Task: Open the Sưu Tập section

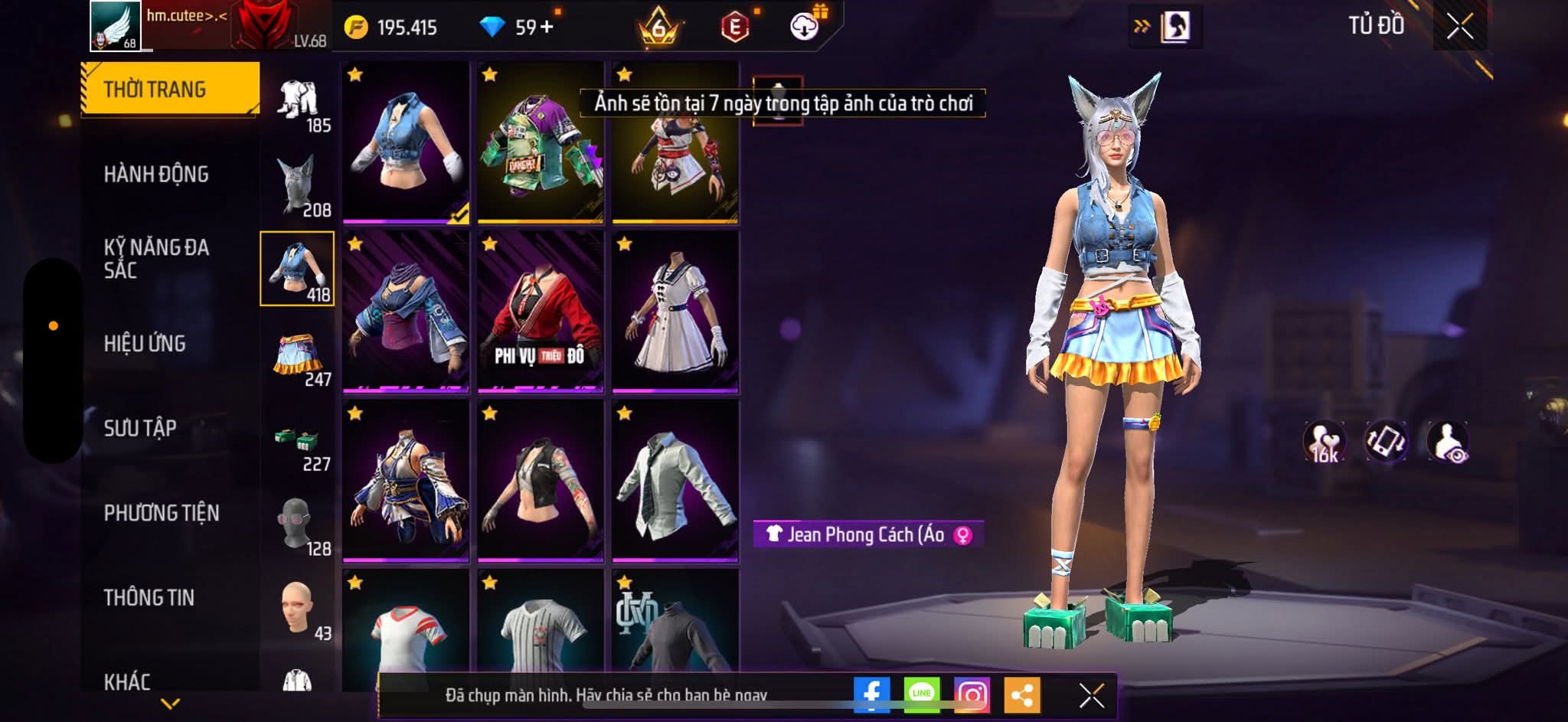Action: 140,428
